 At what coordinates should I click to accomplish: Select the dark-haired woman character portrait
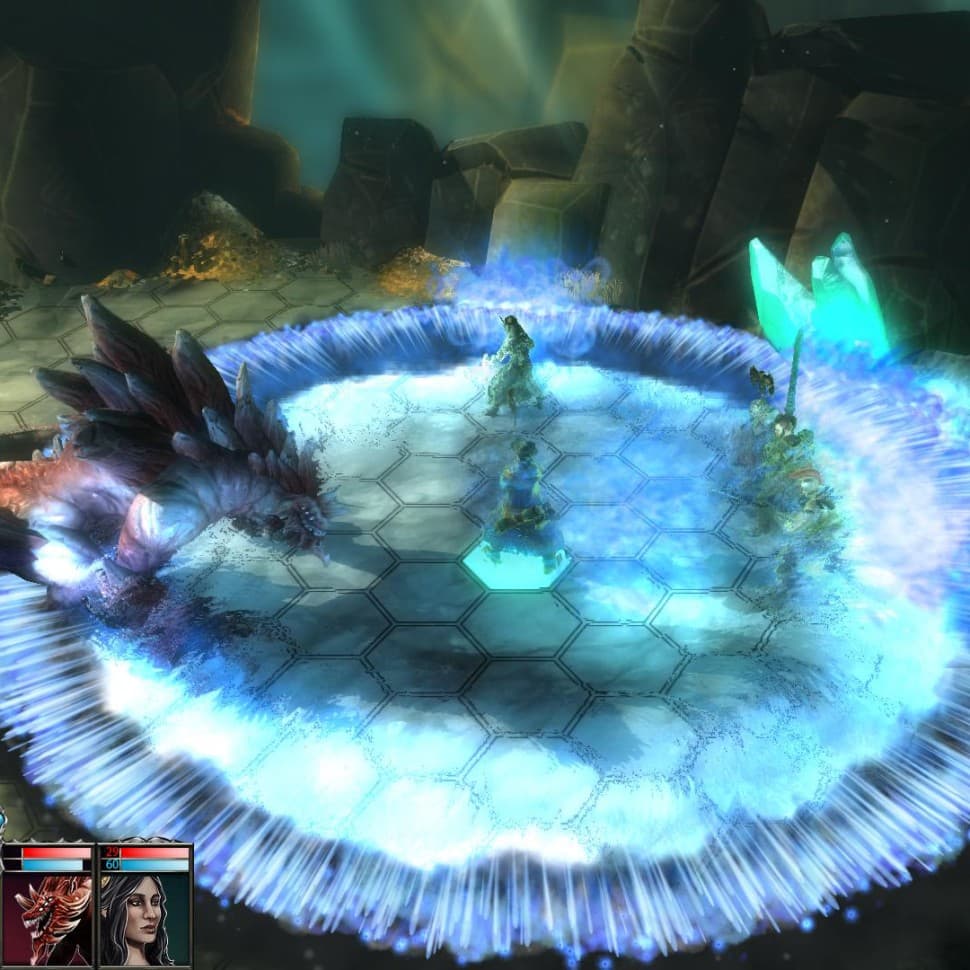pos(143,918)
